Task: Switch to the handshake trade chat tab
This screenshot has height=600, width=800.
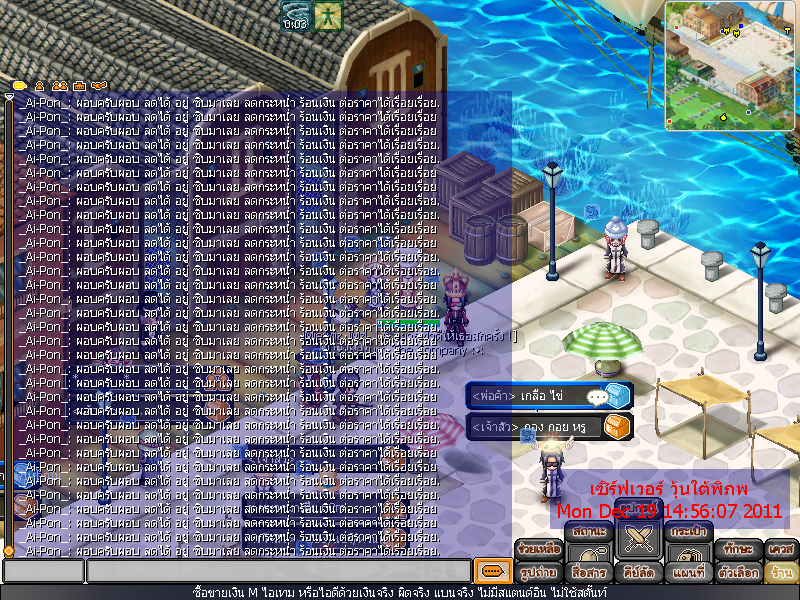Action: [x=99, y=86]
